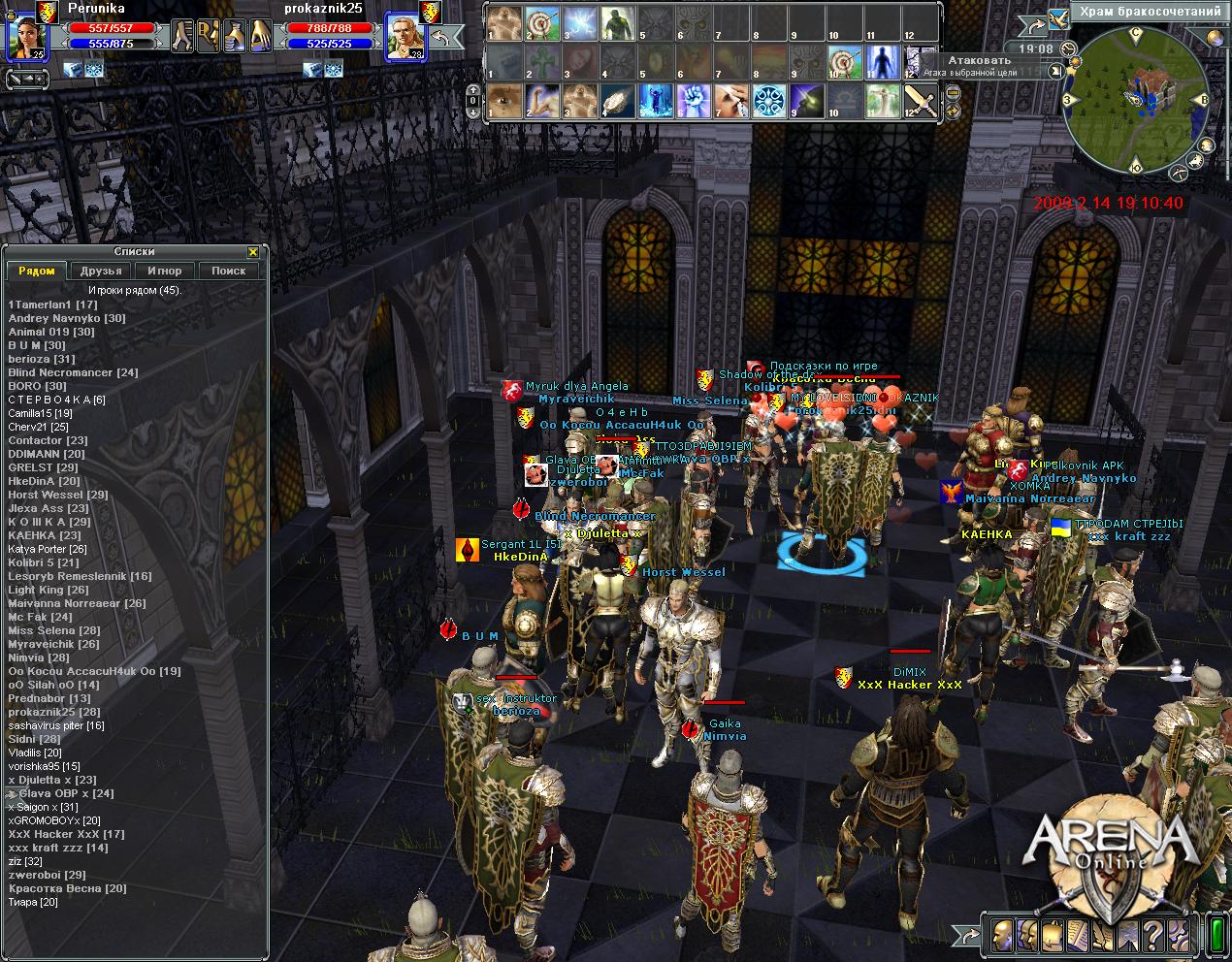
Task: Select Andrey Navnyko in the nearby list
Action: pyautogui.click(x=67, y=318)
